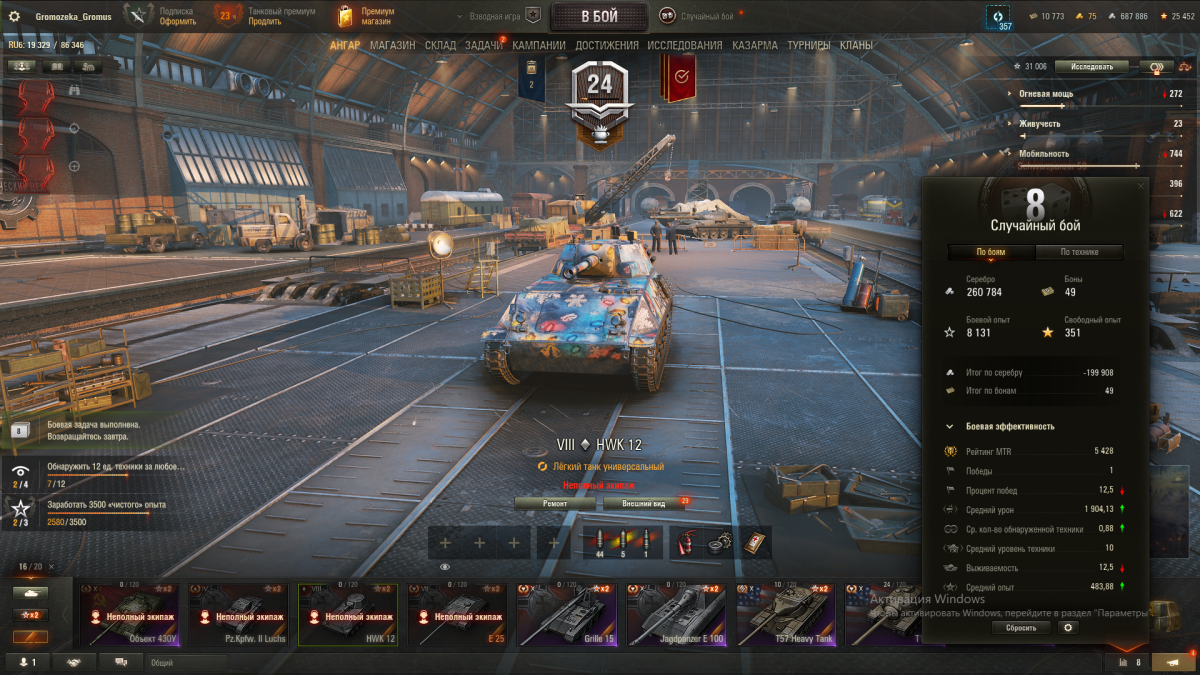Click the Сбросить button in stats panel
1200x675 pixels.
coord(1021,628)
